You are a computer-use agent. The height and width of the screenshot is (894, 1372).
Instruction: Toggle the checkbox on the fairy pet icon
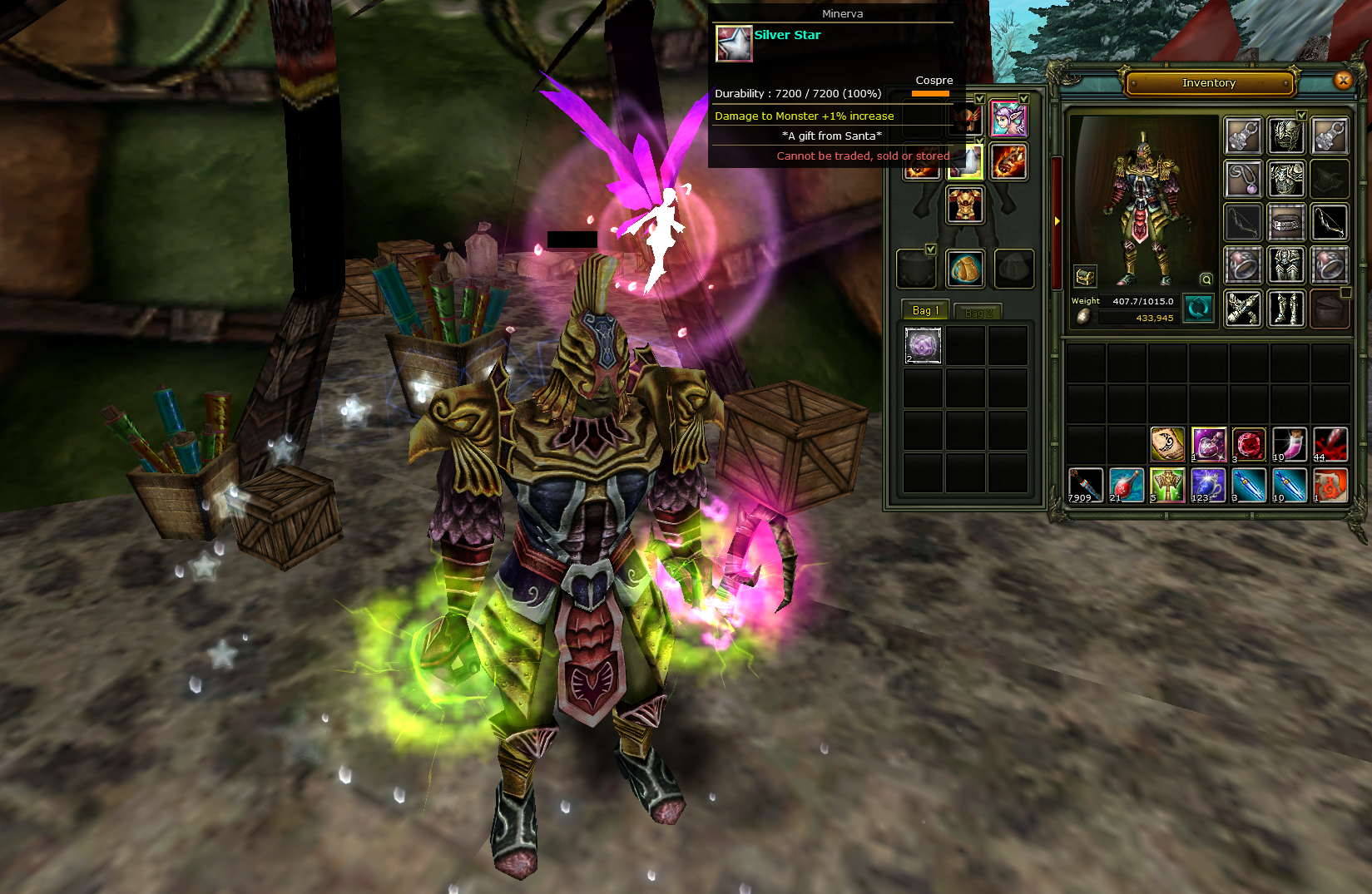1023,99
